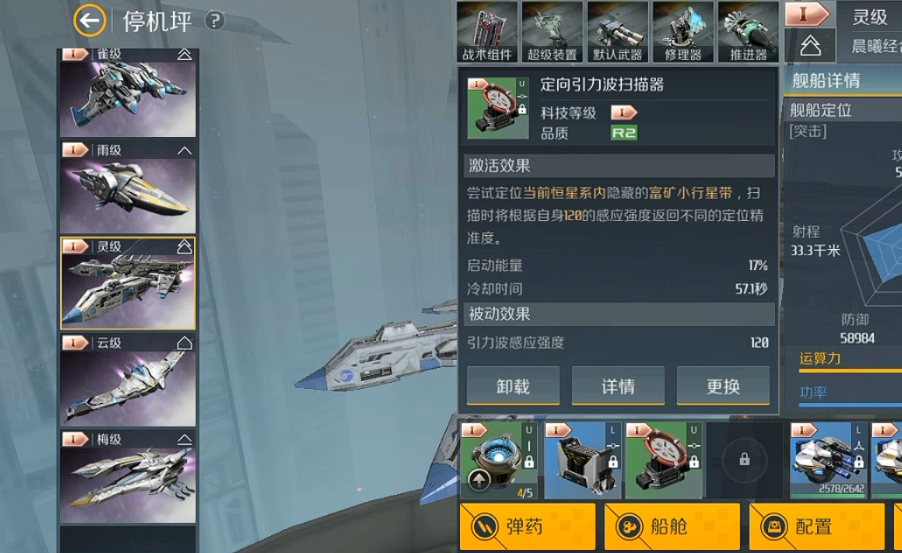902x553 pixels.
Task: Pick the 云级 ship thumbnail
Action: [x=129, y=380]
